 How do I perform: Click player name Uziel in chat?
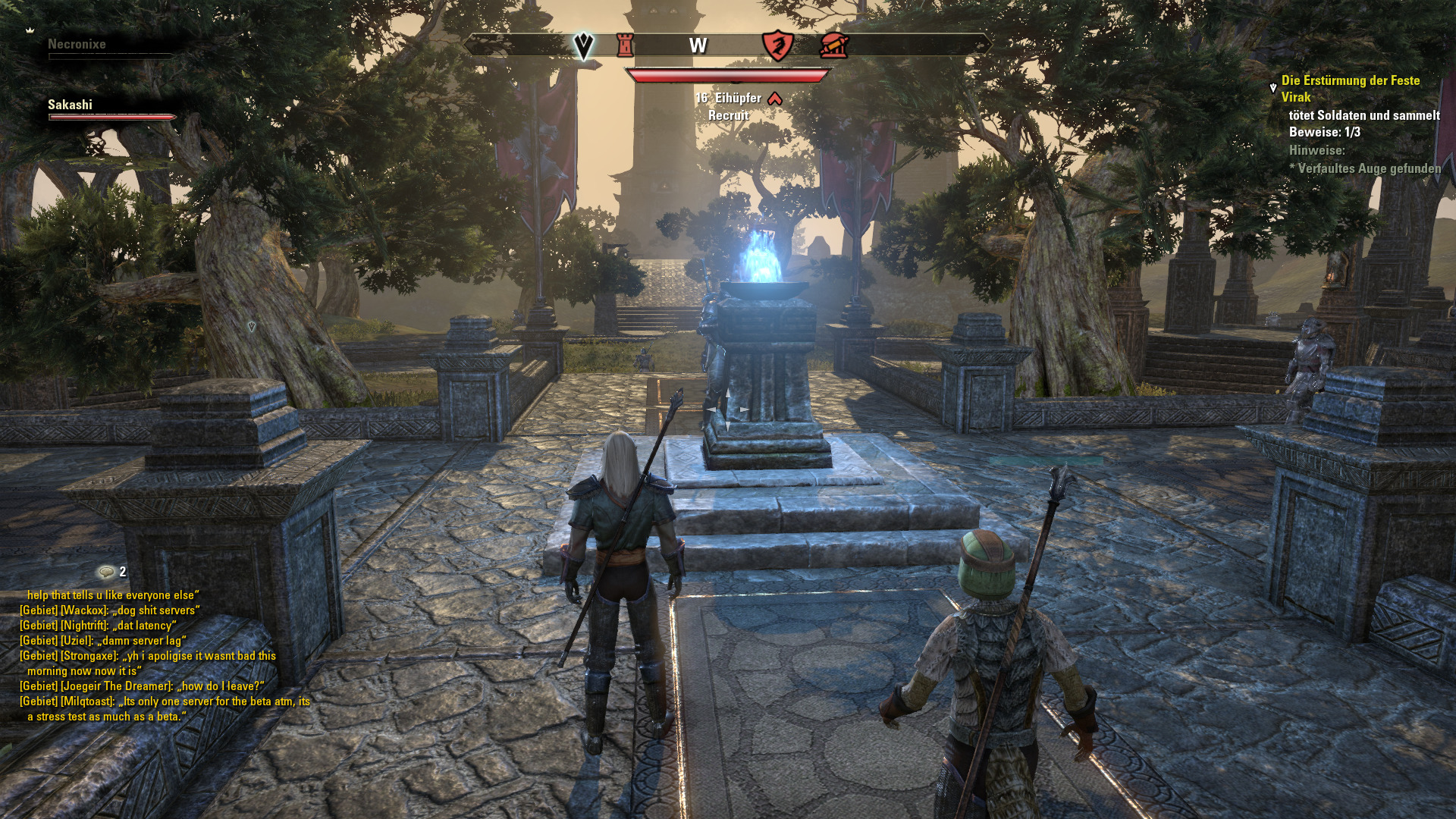[x=77, y=641]
